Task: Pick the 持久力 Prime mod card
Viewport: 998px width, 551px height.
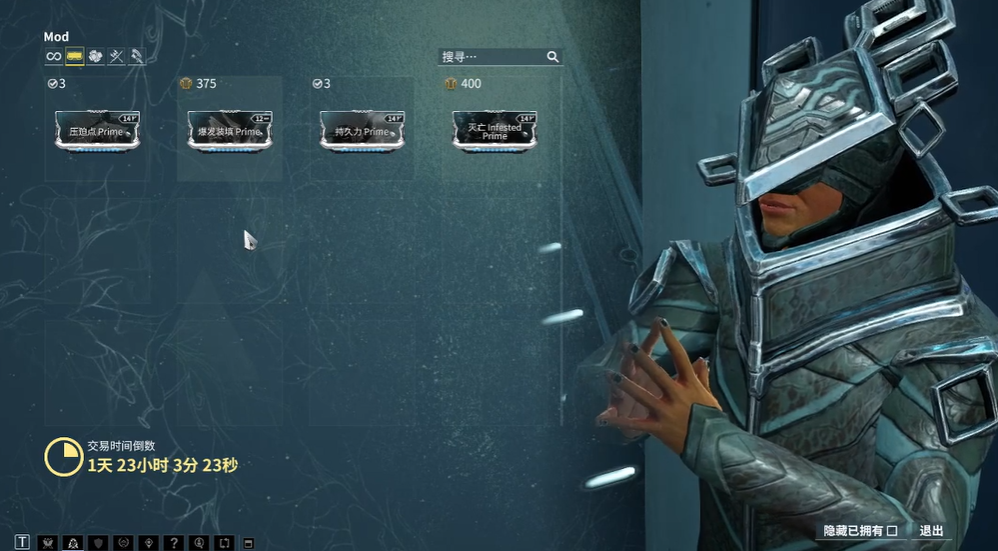Action: [362, 131]
